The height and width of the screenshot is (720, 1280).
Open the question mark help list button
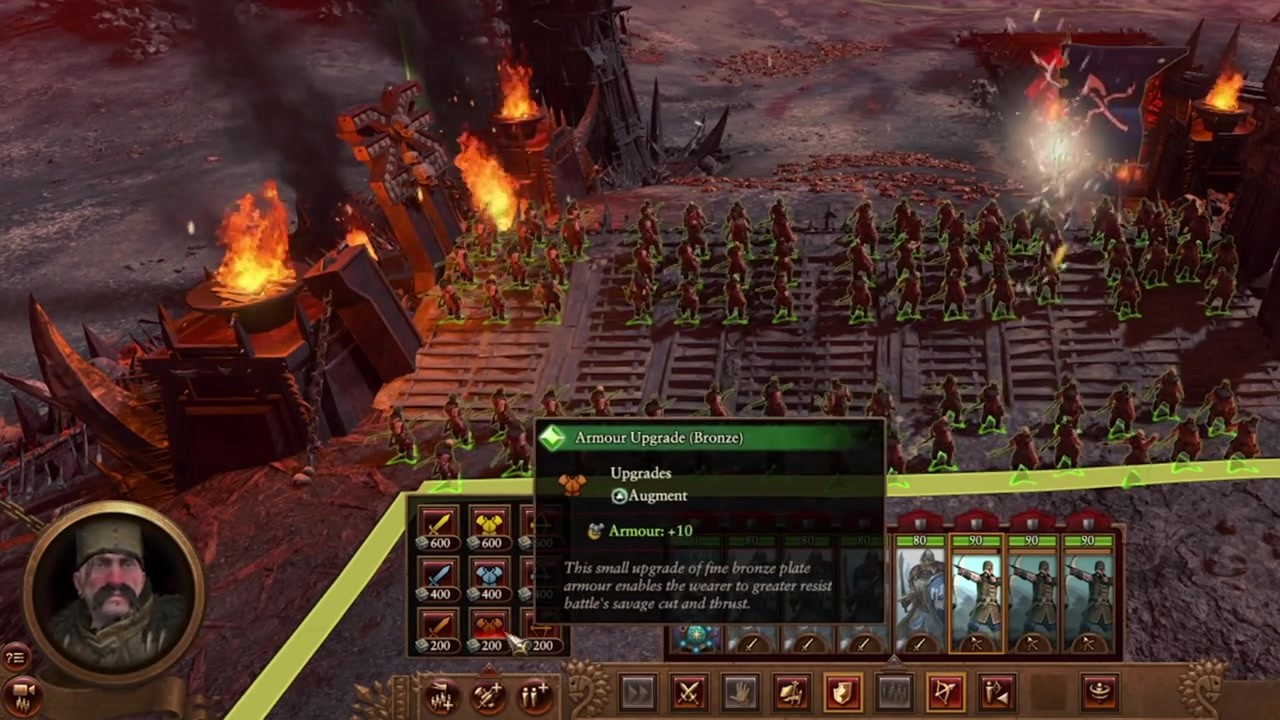15,657
